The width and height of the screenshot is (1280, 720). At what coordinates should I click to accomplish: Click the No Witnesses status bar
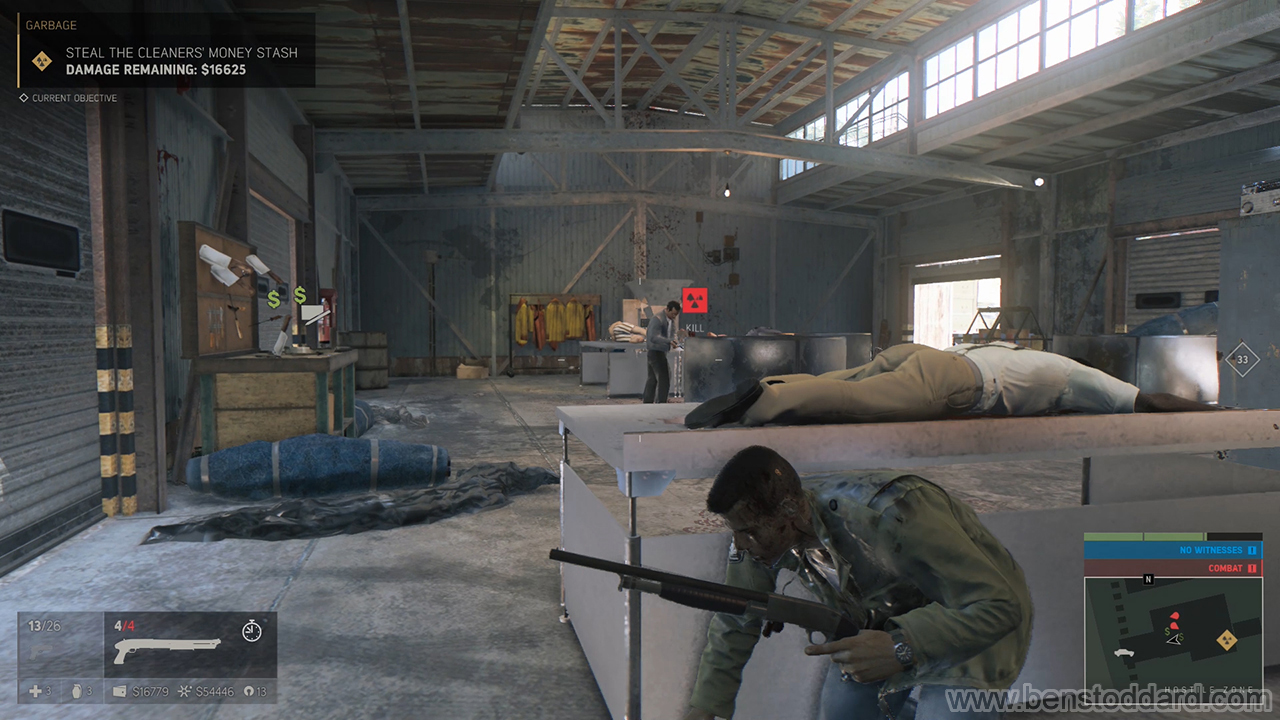coord(1172,550)
